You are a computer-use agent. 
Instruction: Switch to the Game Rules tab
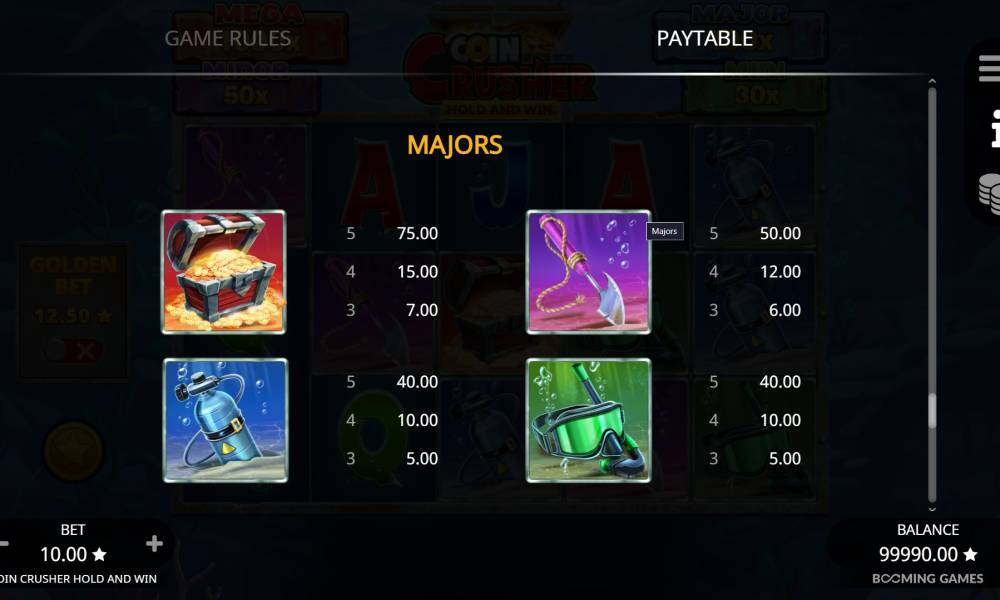click(x=227, y=38)
